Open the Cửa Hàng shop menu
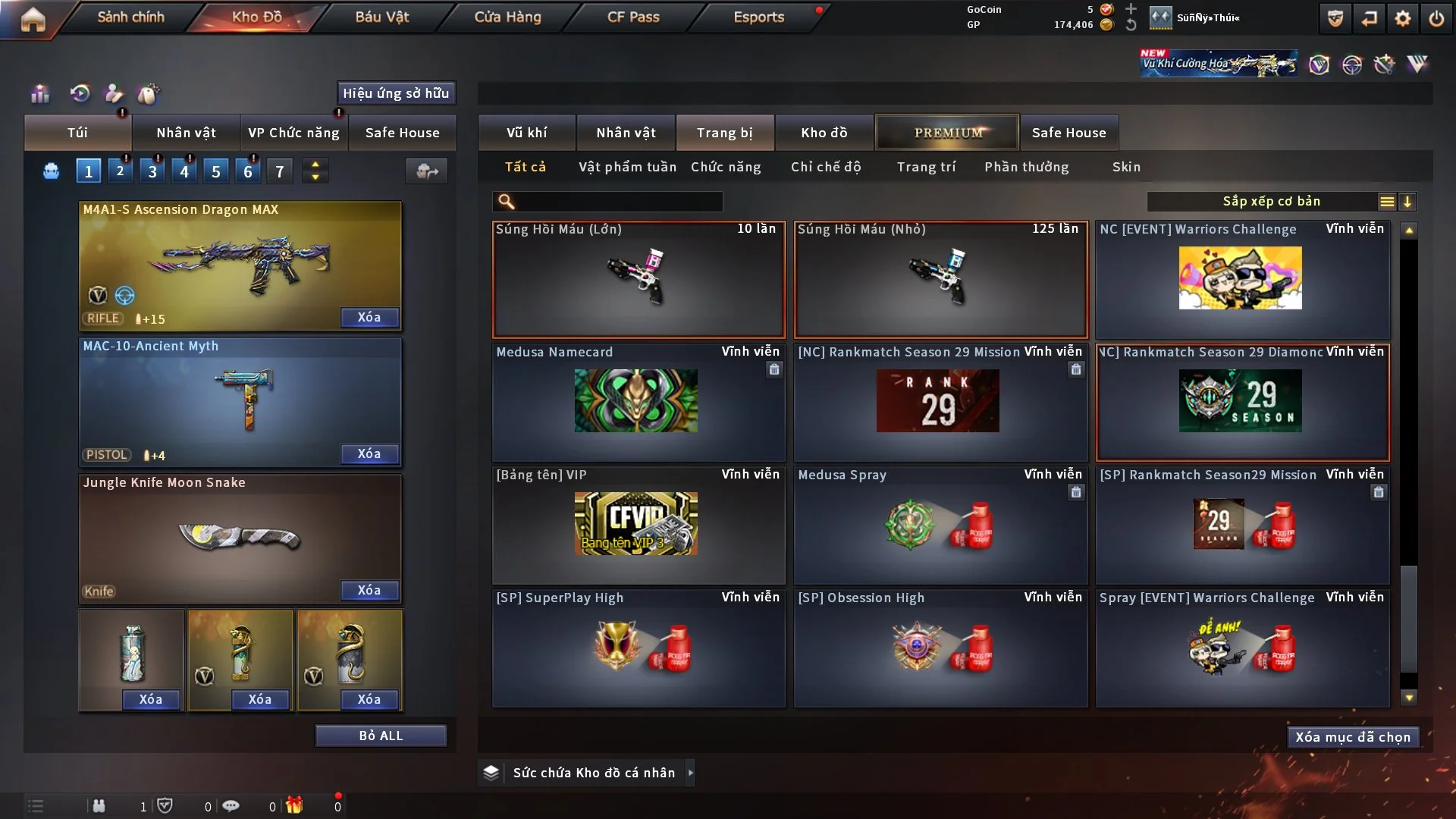This screenshot has height=819, width=1456. [x=507, y=17]
